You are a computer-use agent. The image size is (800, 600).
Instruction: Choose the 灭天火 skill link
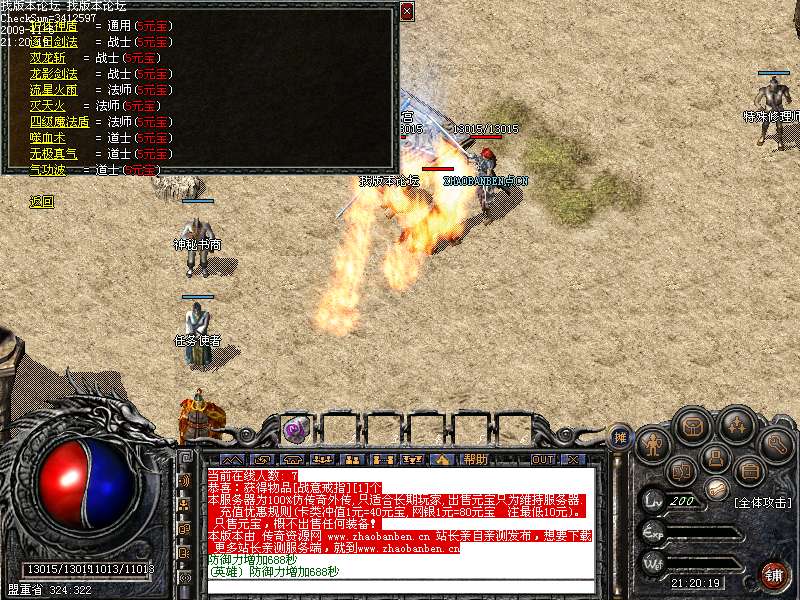coord(47,105)
